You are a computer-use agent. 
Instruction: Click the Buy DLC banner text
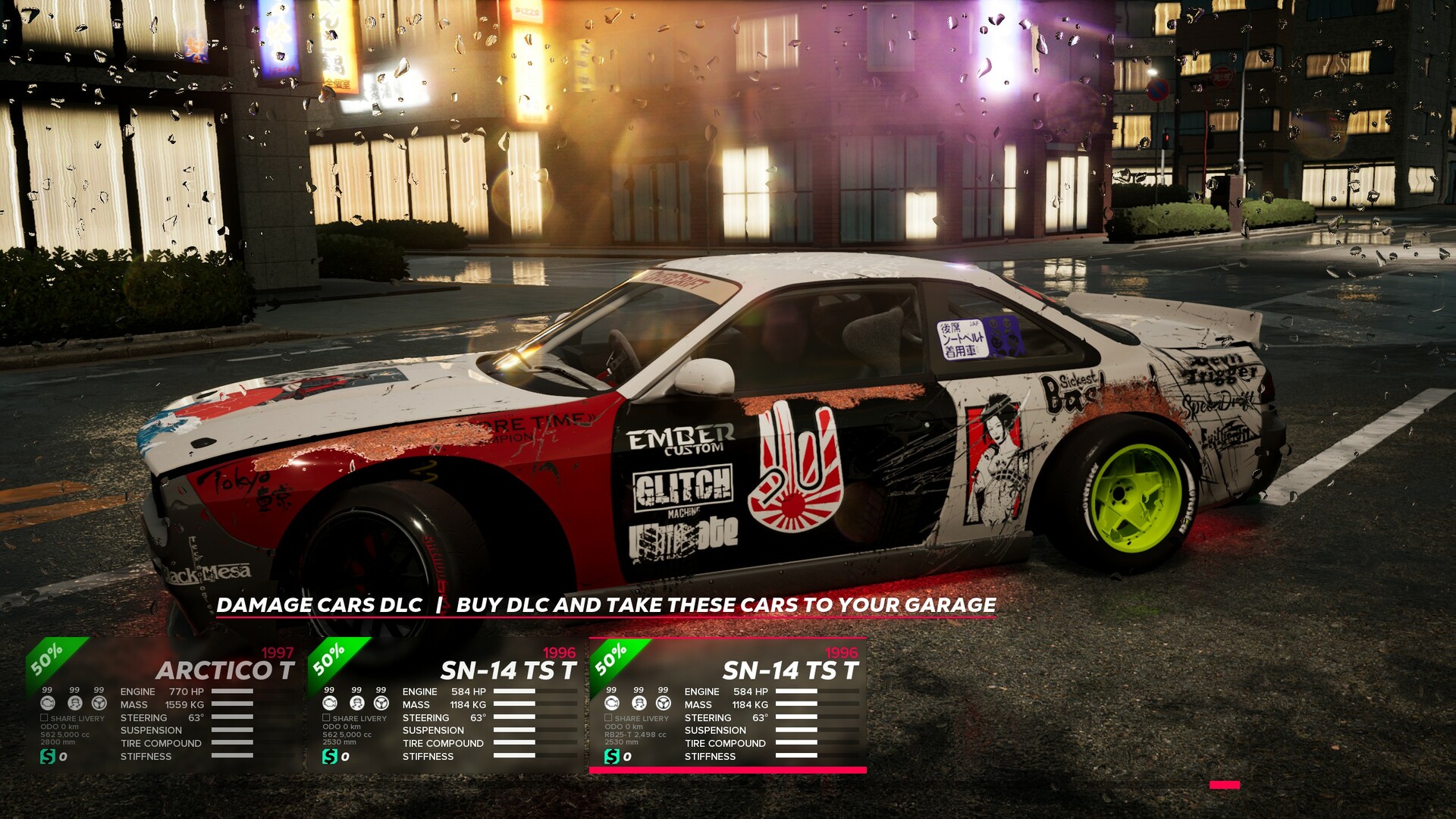pos(724,606)
